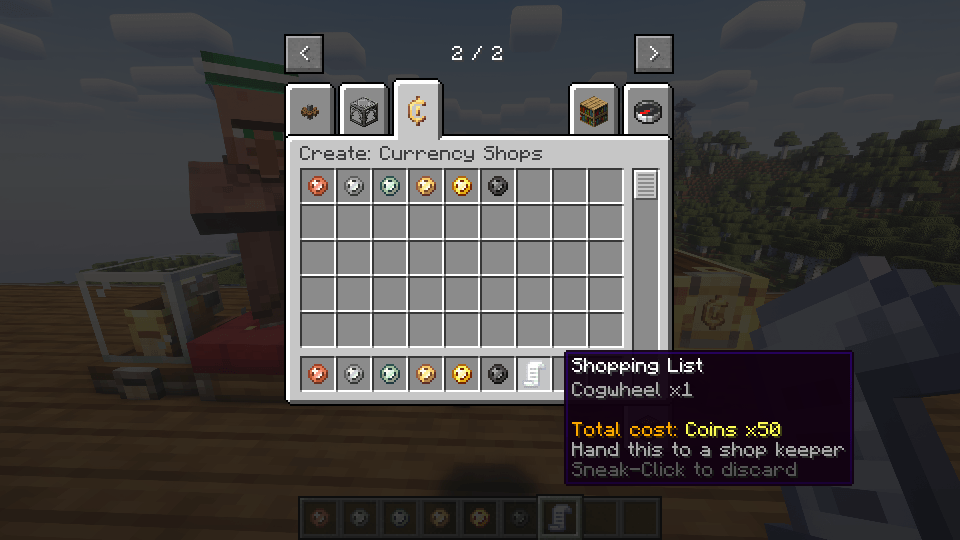The height and width of the screenshot is (540, 960).
Task: Open the small brown item tab
Action: (x=310, y=112)
